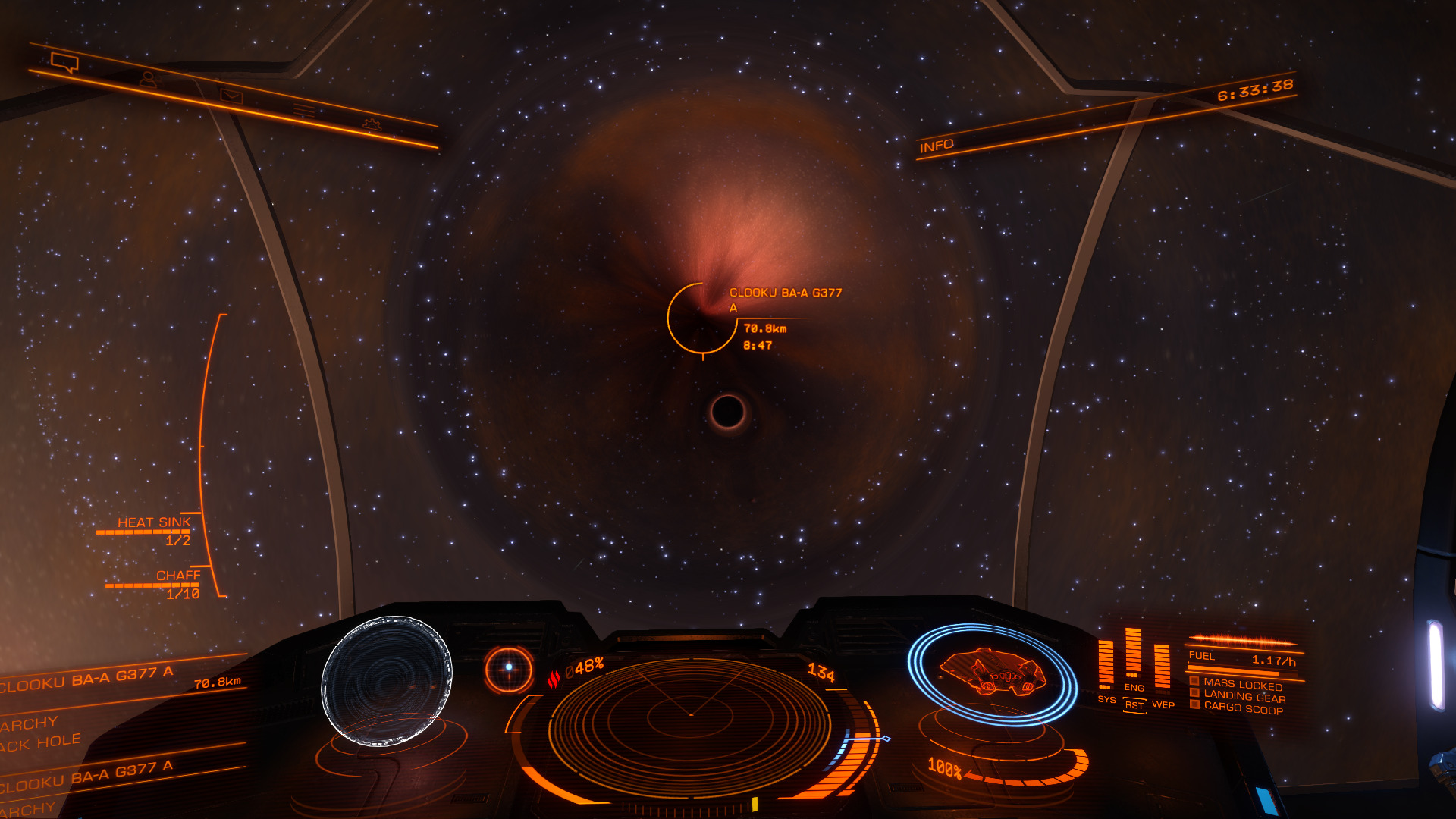The image size is (1456, 819).
Task: Open the INFO panel
Action: coord(937,146)
